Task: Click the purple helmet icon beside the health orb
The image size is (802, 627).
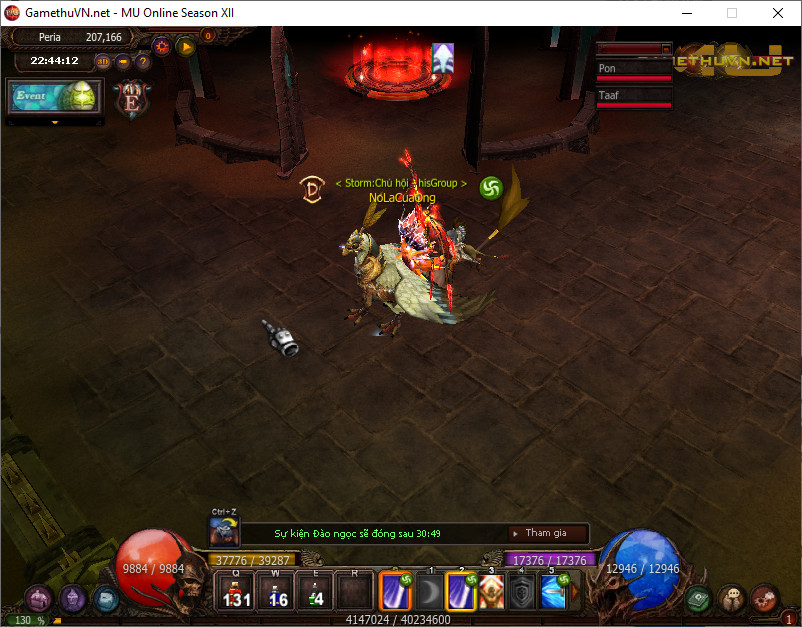Action: pyautogui.click(x=72, y=598)
